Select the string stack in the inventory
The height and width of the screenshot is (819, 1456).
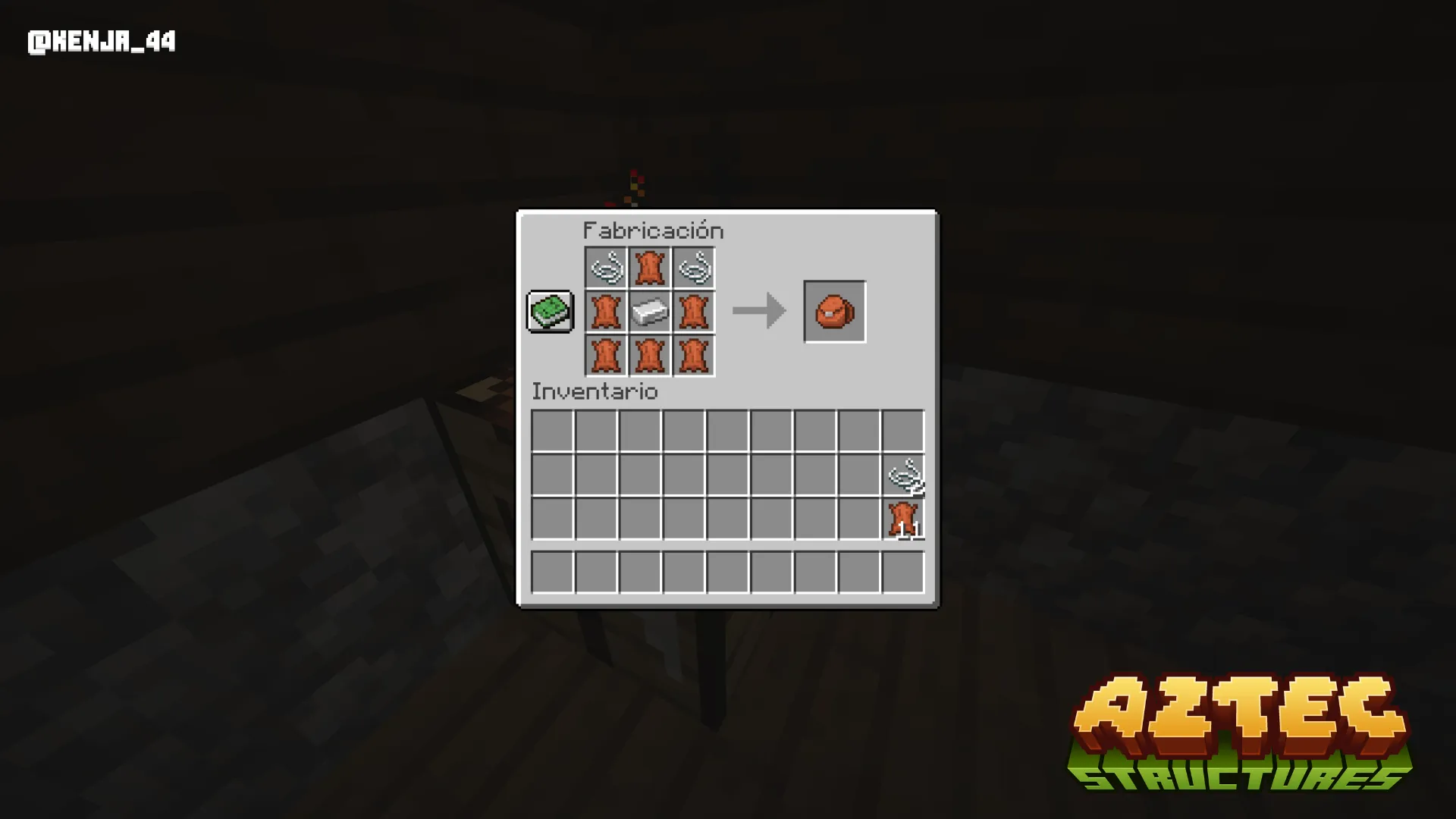[x=904, y=475]
